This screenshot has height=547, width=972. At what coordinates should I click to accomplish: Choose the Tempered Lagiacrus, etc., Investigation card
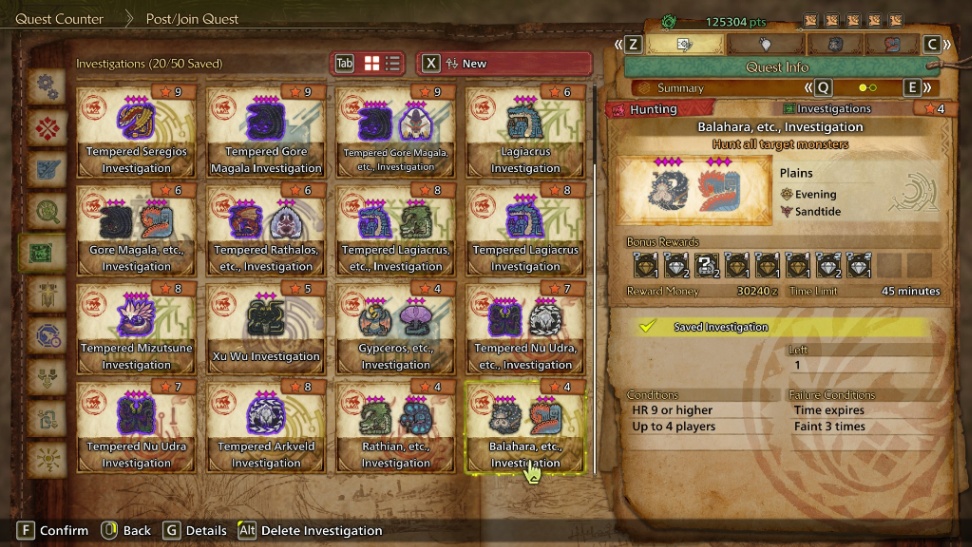pyautogui.click(x=395, y=230)
